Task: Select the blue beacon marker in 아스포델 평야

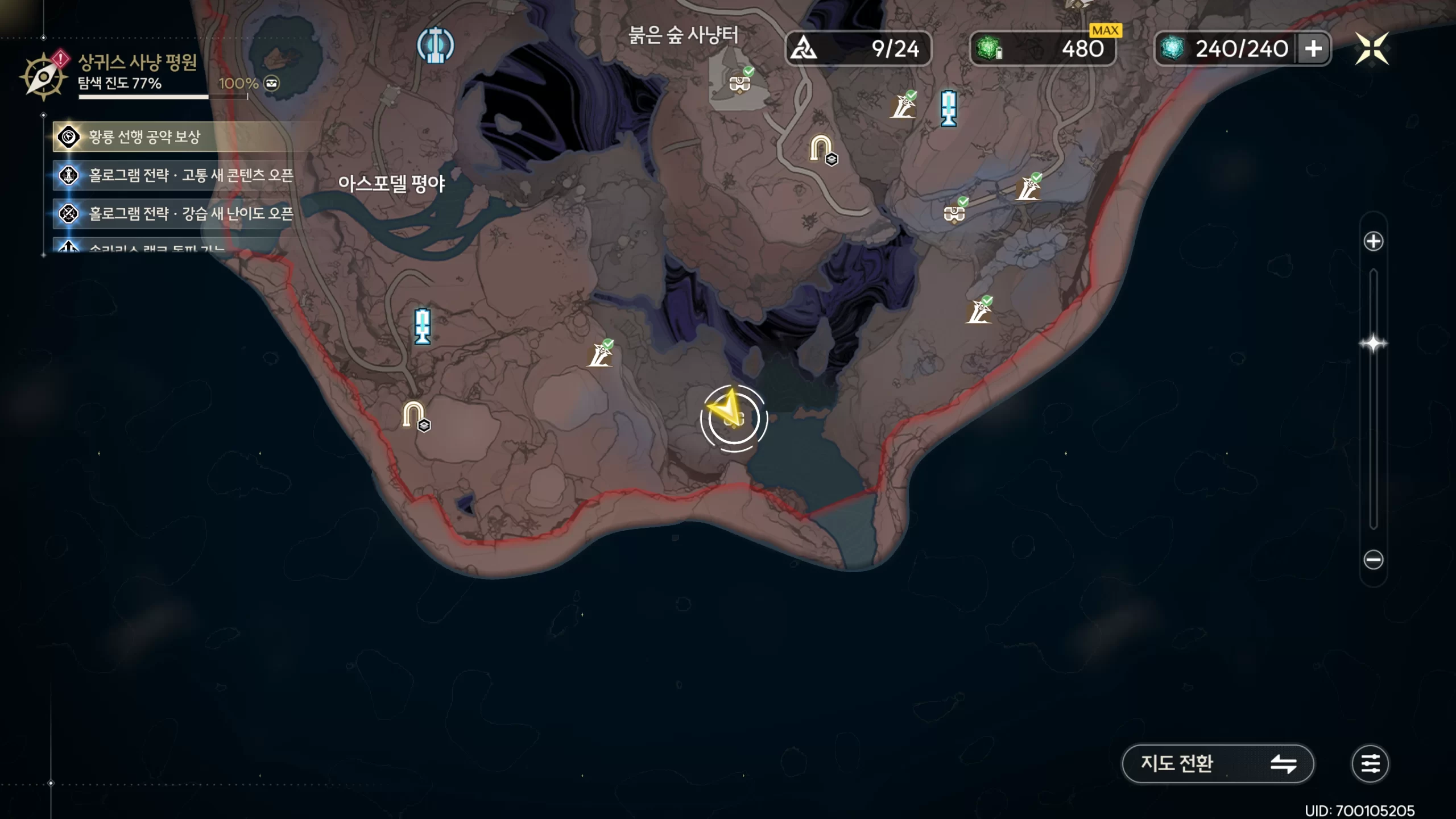Action: tap(422, 326)
